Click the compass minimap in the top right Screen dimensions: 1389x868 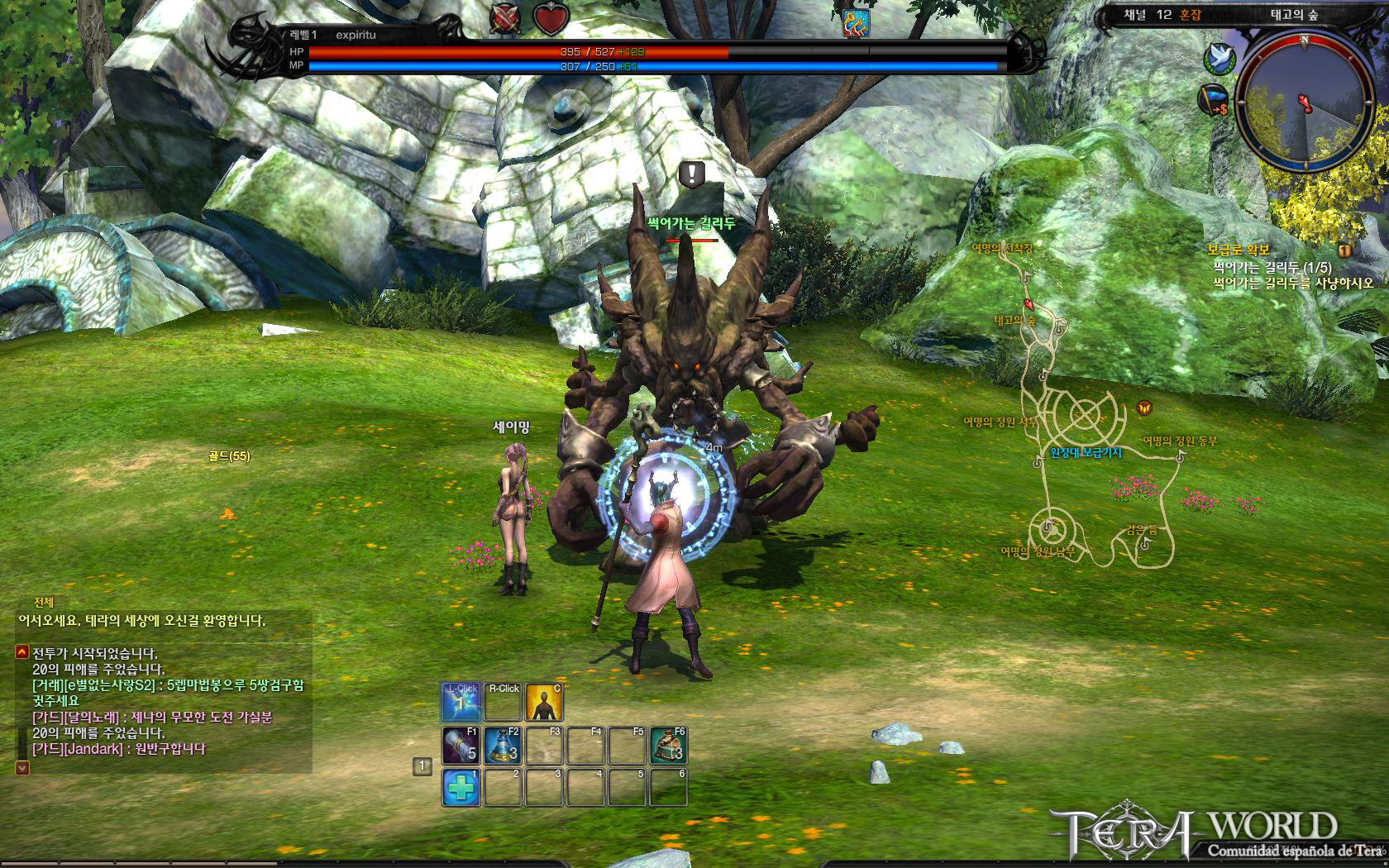pyautogui.click(x=1306, y=102)
